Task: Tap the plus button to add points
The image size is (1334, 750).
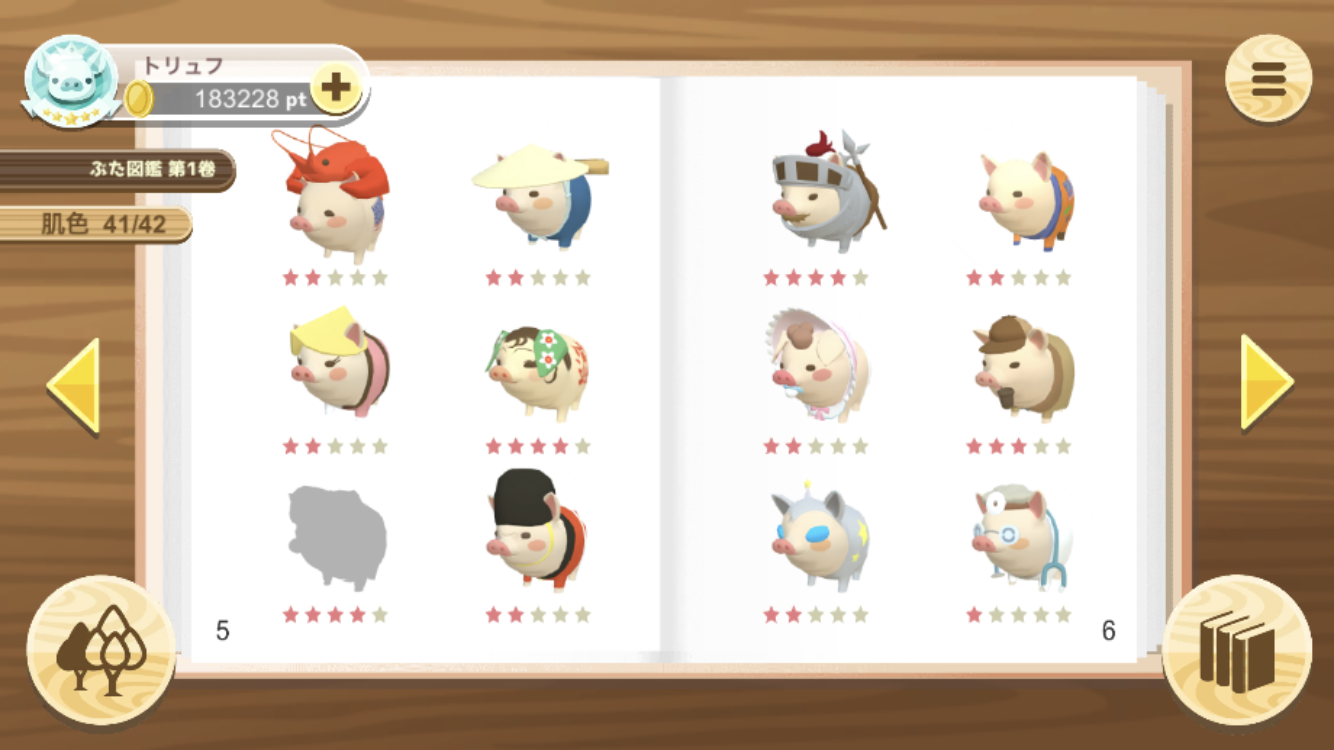Action: click(x=335, y=88)
